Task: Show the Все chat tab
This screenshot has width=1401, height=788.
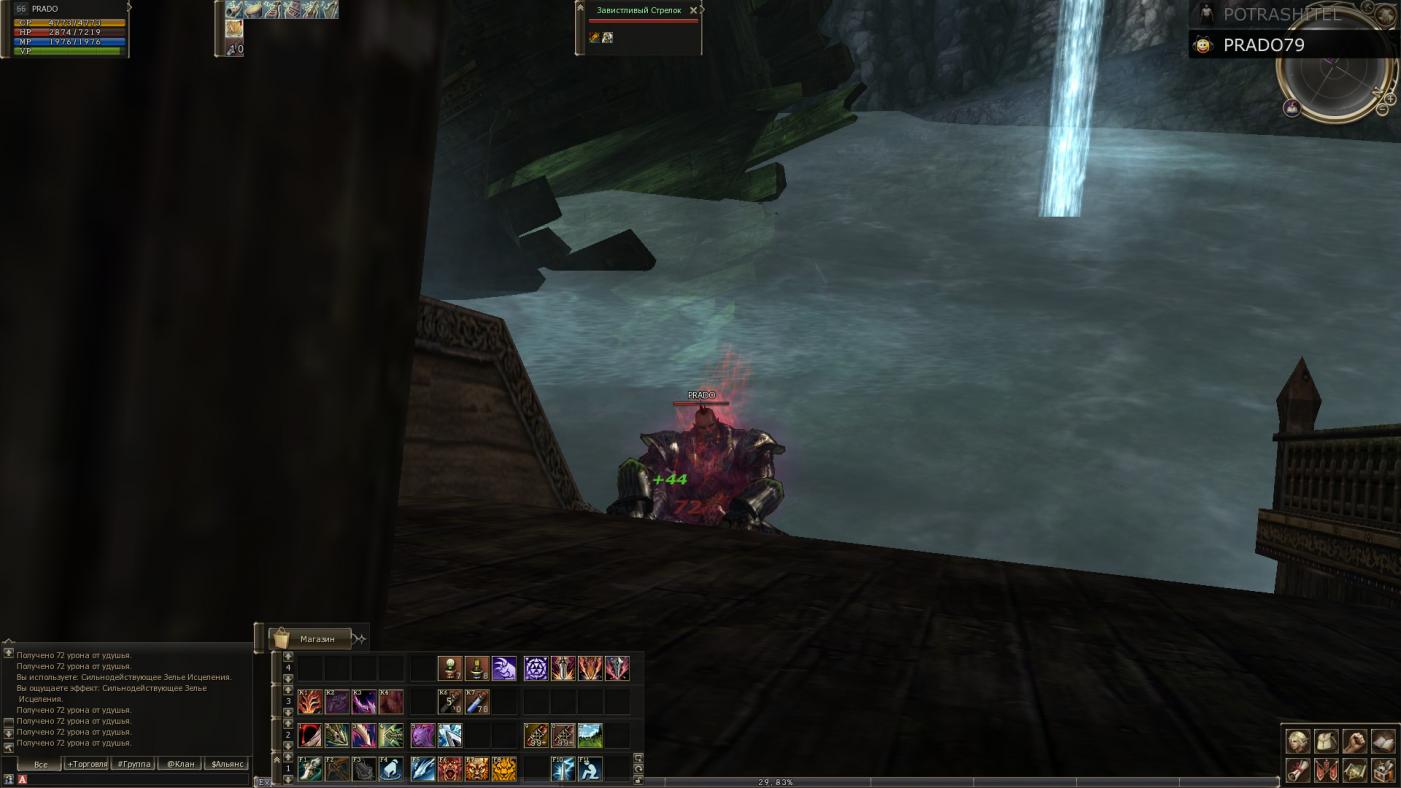Action: [41, 764]
